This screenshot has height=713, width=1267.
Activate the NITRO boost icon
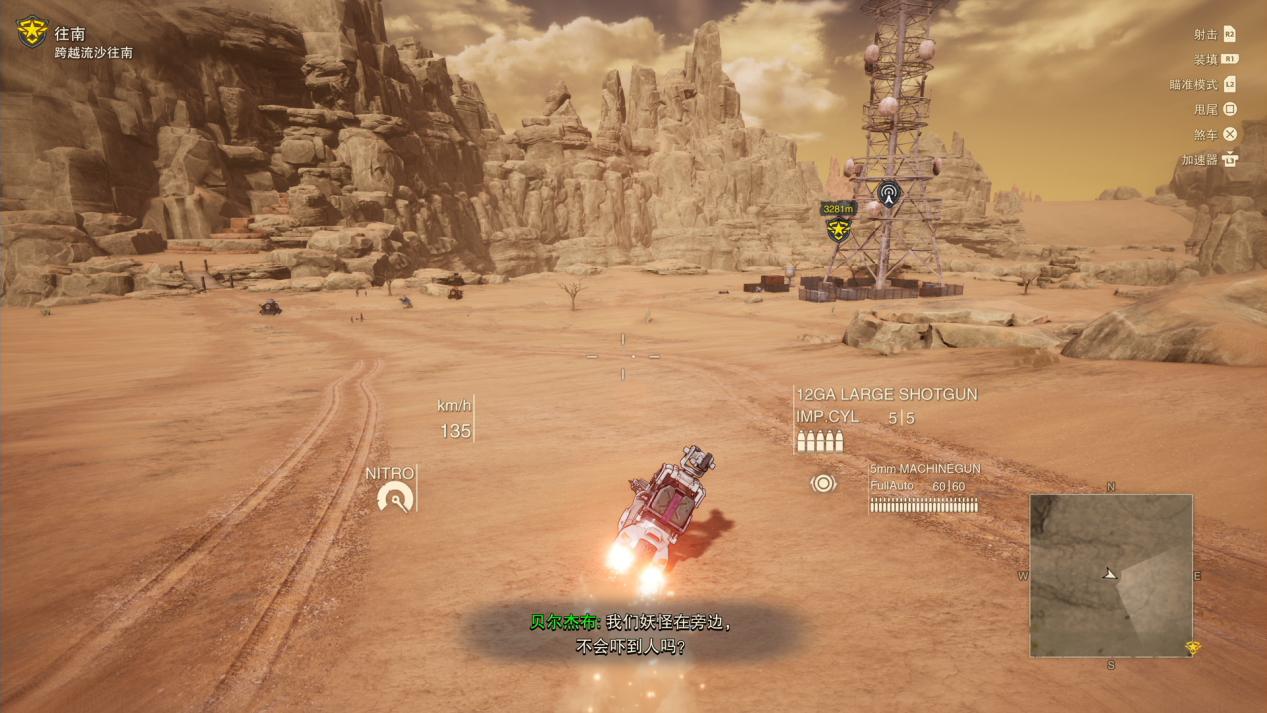395,496
